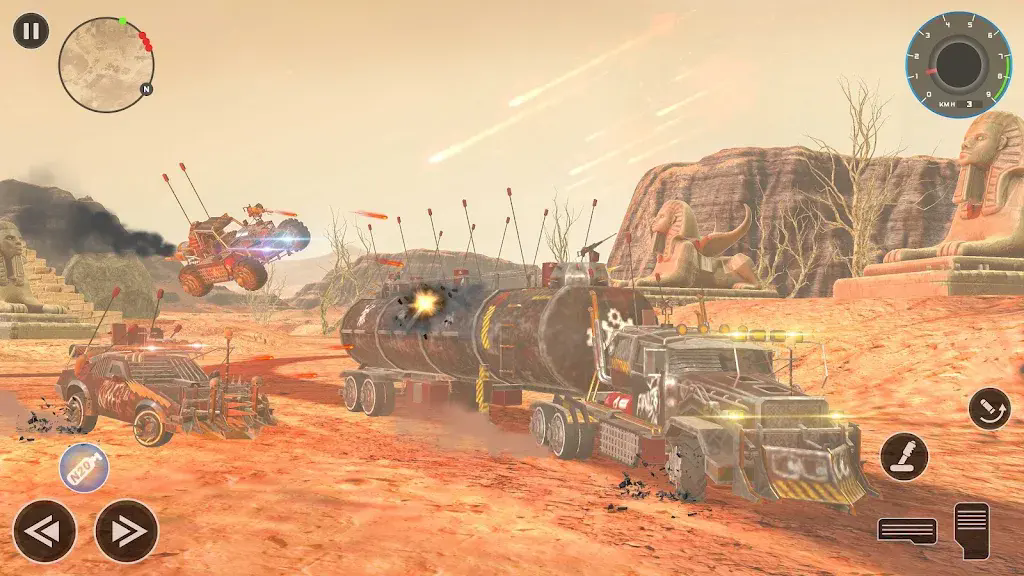The width and height of the screenshot is (1024, 576).
Task: Pause the game with the pause button
Action: [x=31, y=31]
